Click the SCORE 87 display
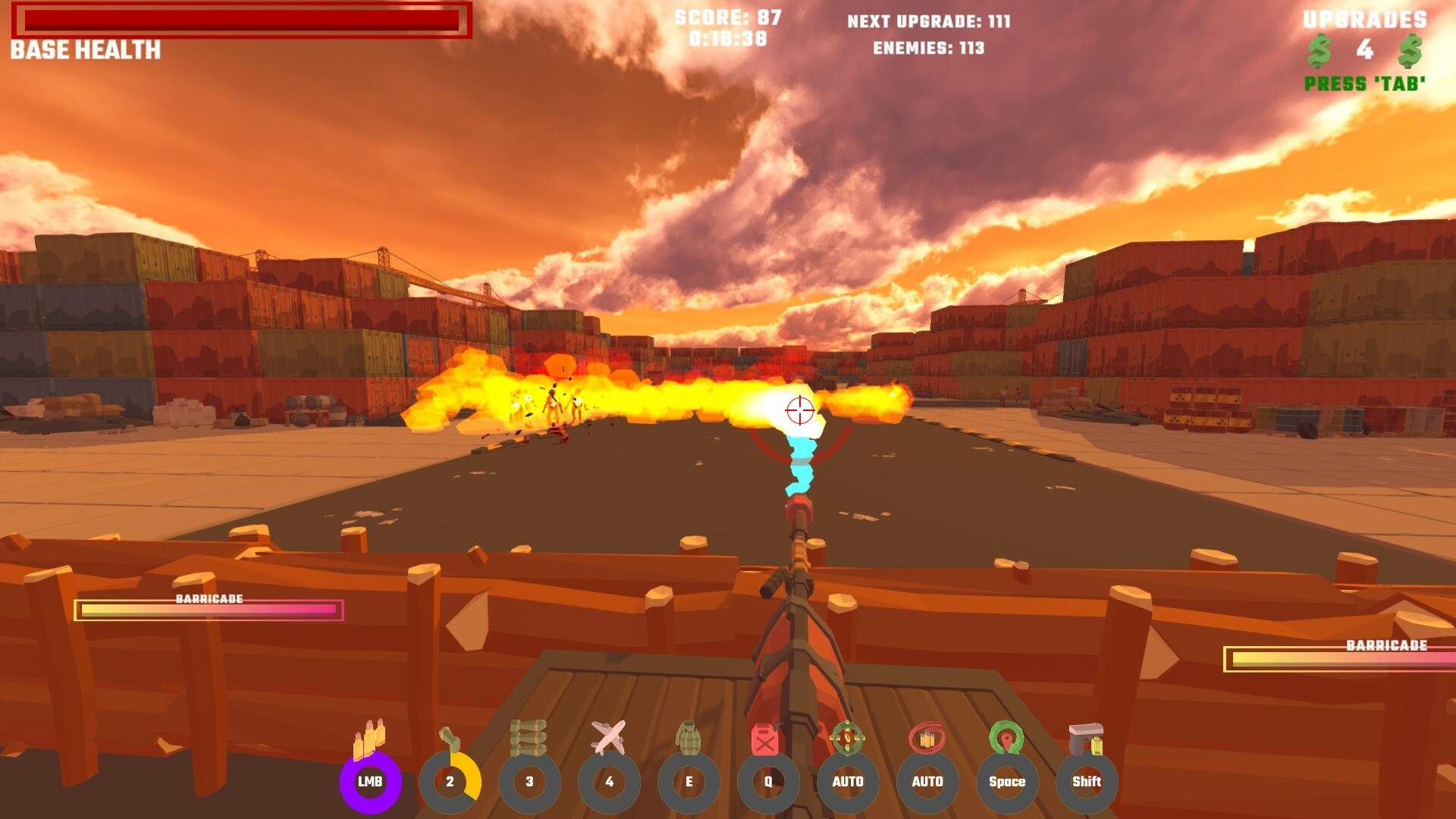1456x819 pixels. pos(726,21)
